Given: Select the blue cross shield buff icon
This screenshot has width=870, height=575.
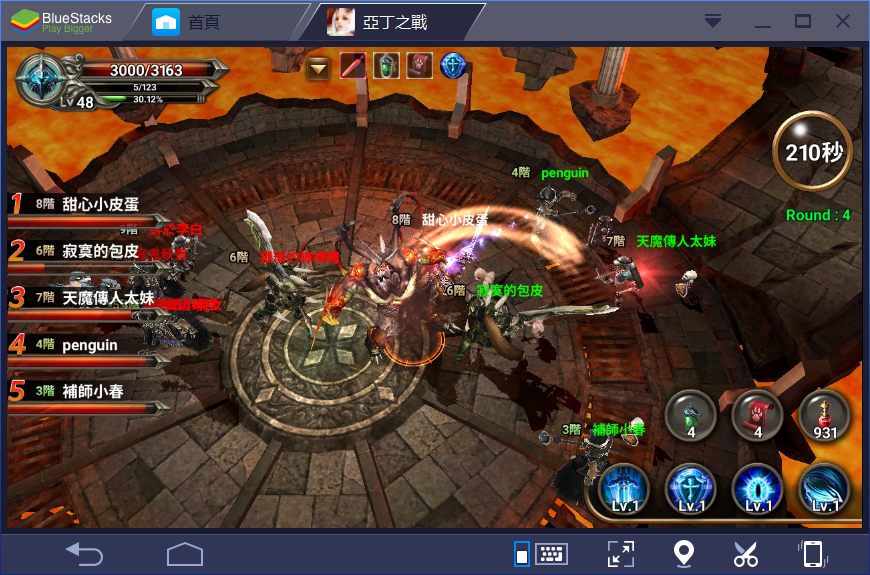Looking at the screenshot, I should [454, 67].
